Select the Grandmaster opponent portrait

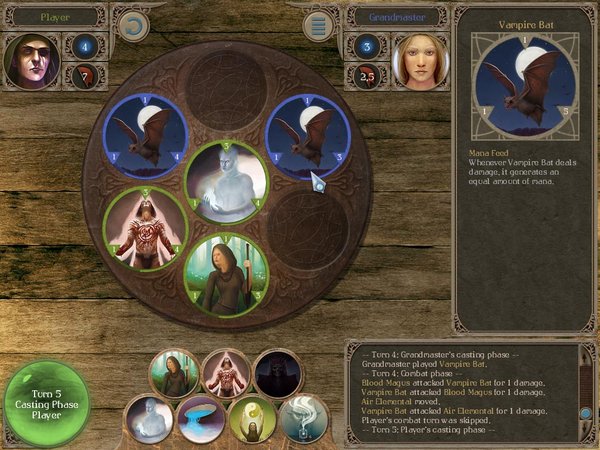(417, 60)
